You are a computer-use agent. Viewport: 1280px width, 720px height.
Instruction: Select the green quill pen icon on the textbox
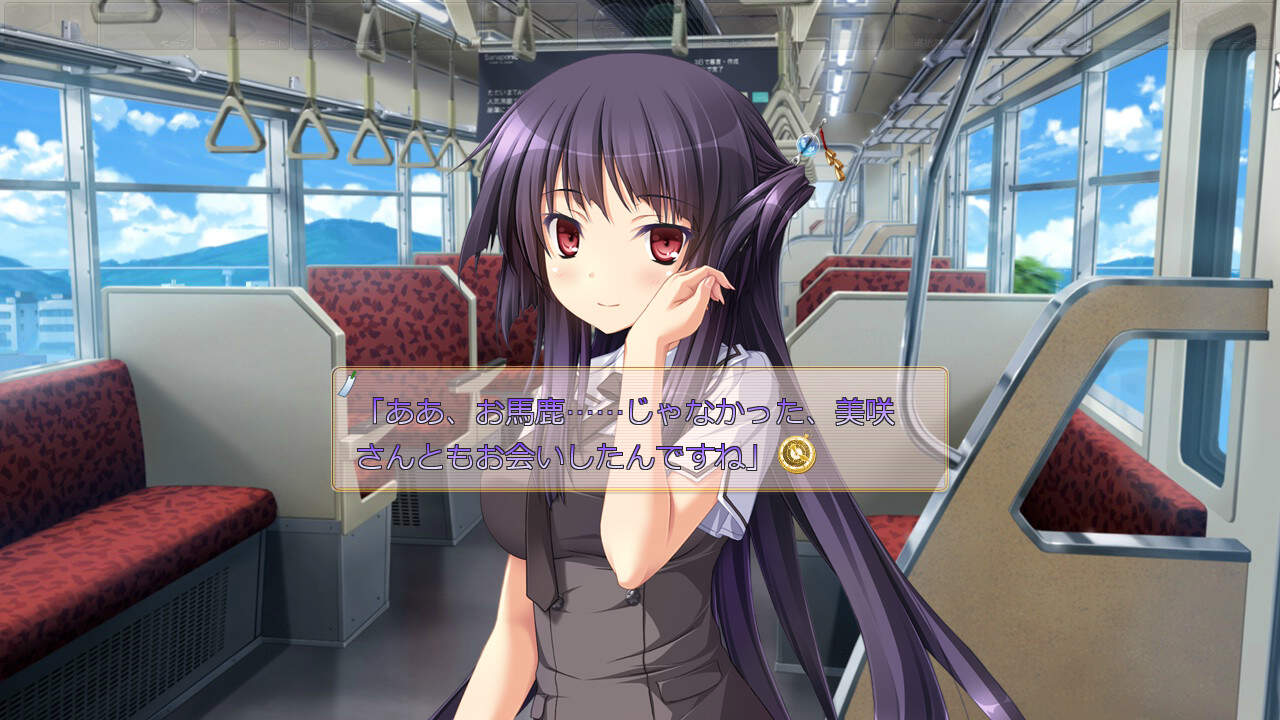(x=347, y=381)
